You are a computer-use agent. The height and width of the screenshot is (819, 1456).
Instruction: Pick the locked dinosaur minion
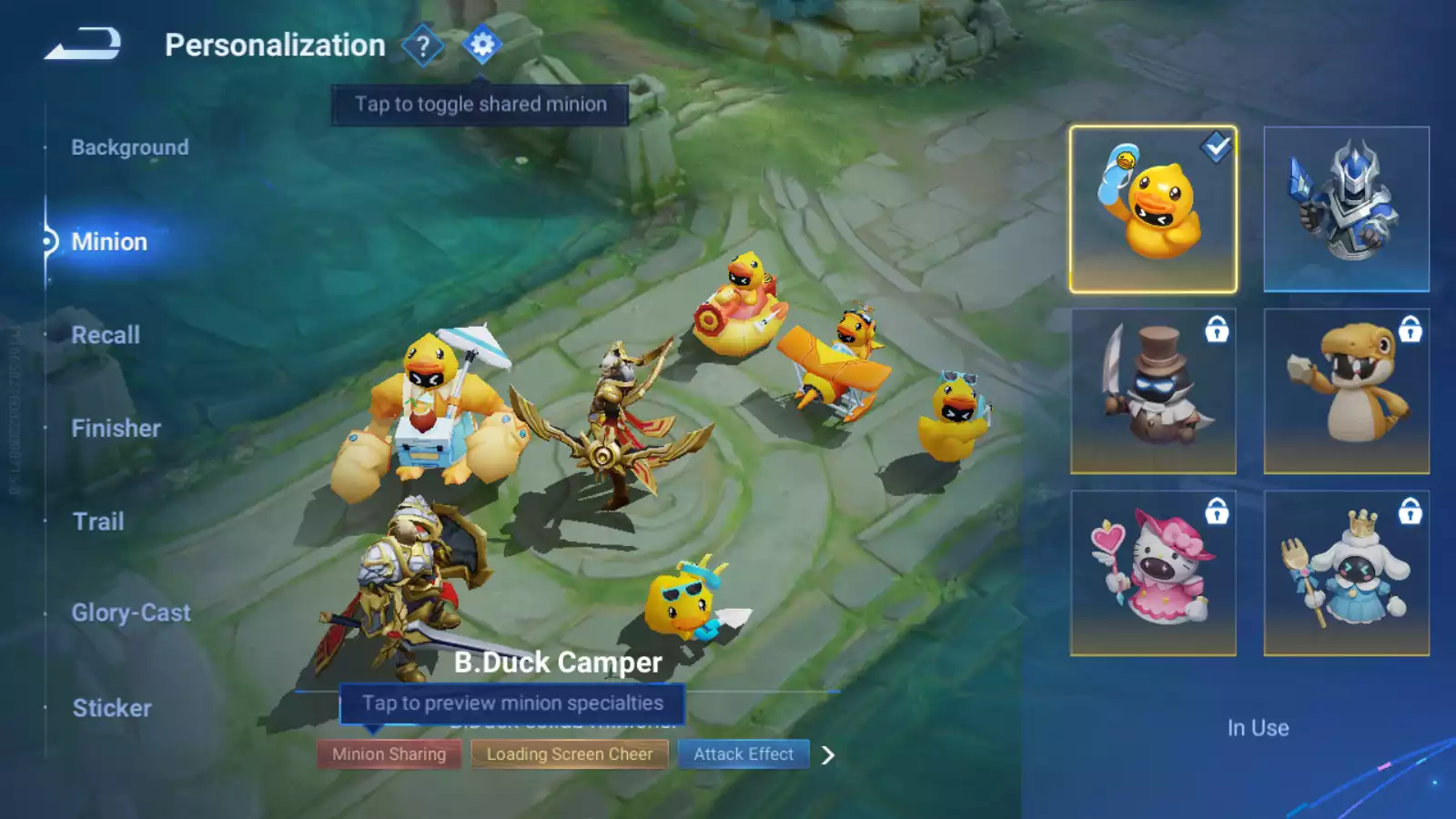[1346, 391]
